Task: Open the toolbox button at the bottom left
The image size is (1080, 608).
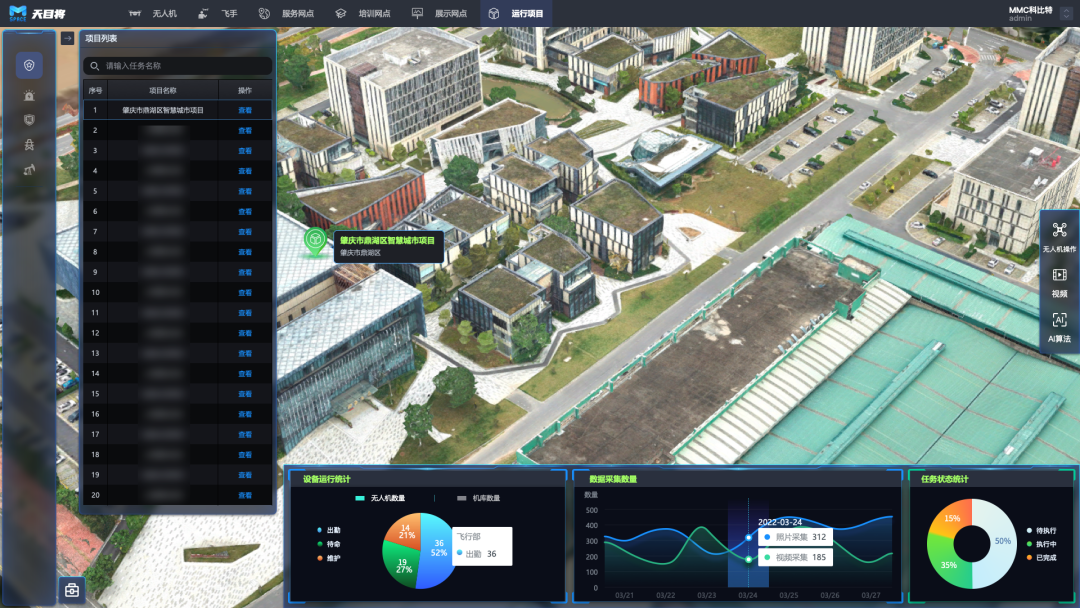Action: (72, 589)
